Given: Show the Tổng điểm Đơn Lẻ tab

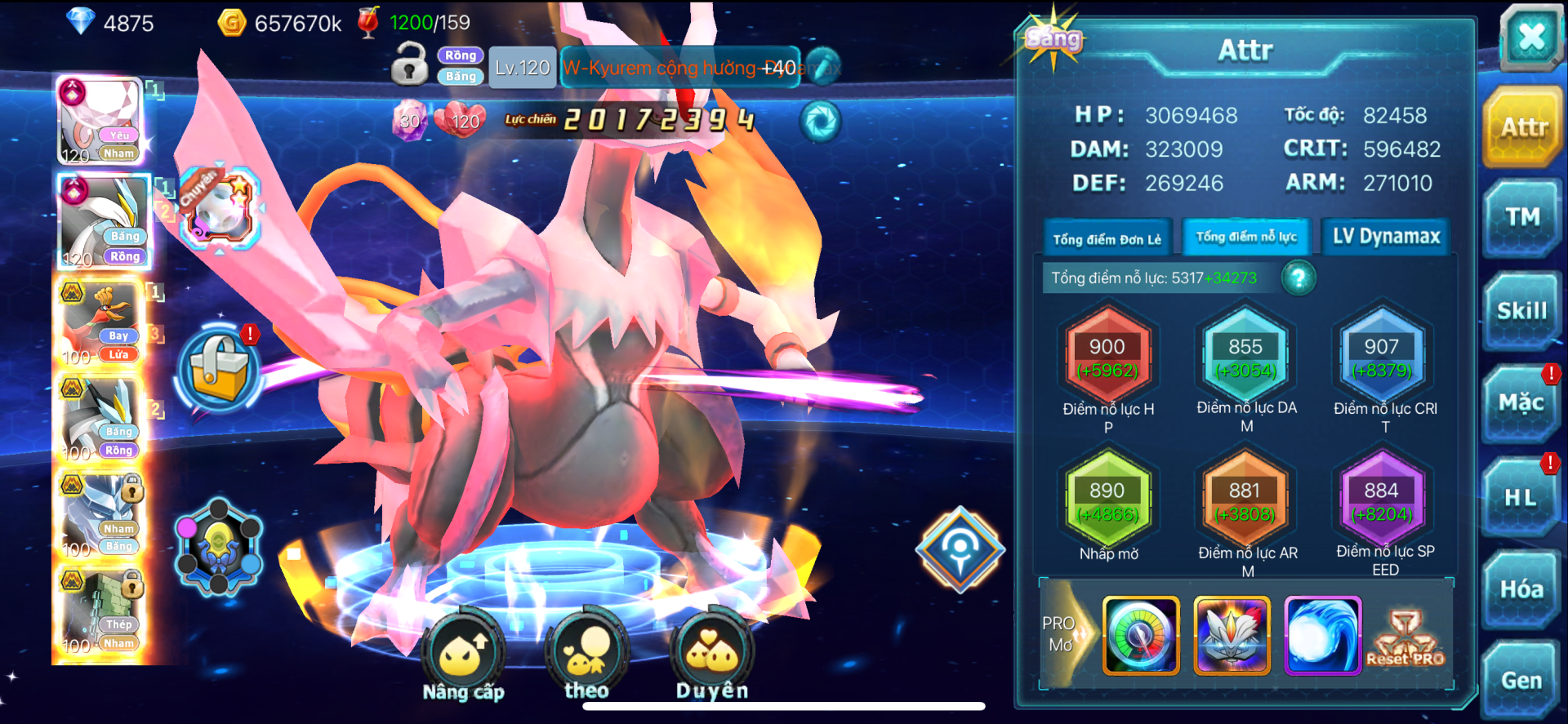Looking at the screenshot, I should 1107,238.
